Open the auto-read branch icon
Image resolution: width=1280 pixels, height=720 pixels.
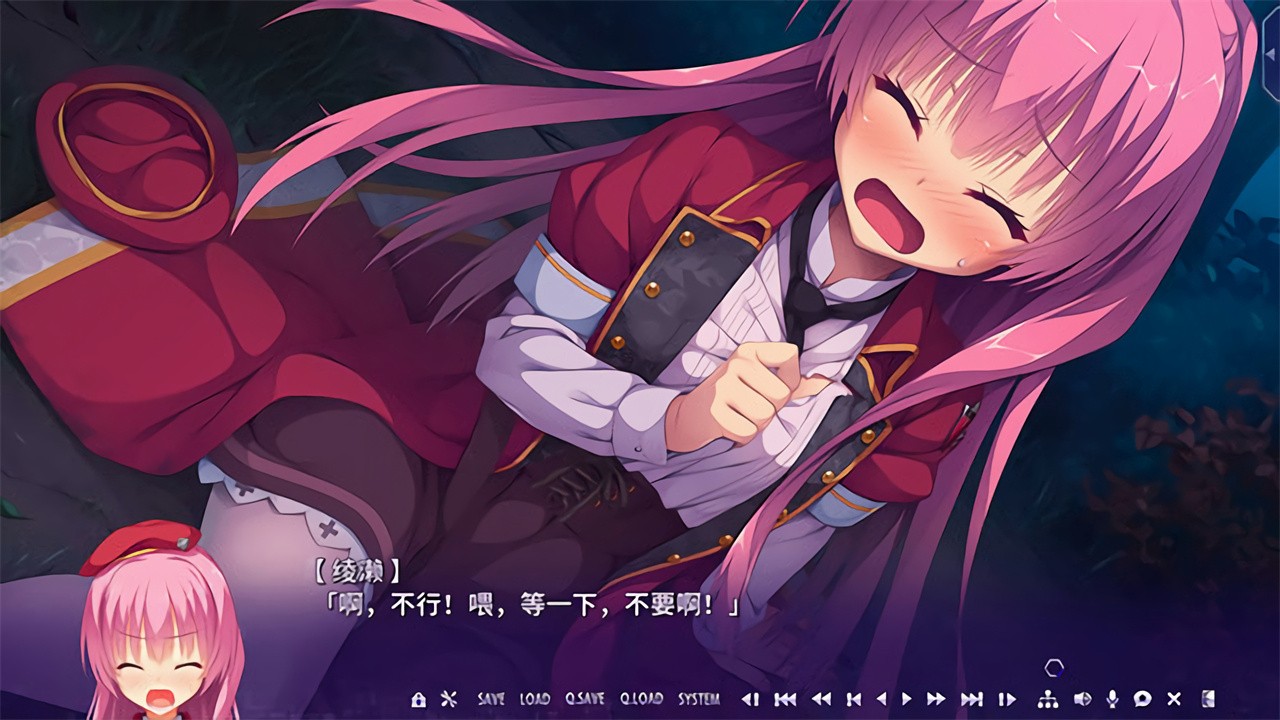pos(1046,700)
